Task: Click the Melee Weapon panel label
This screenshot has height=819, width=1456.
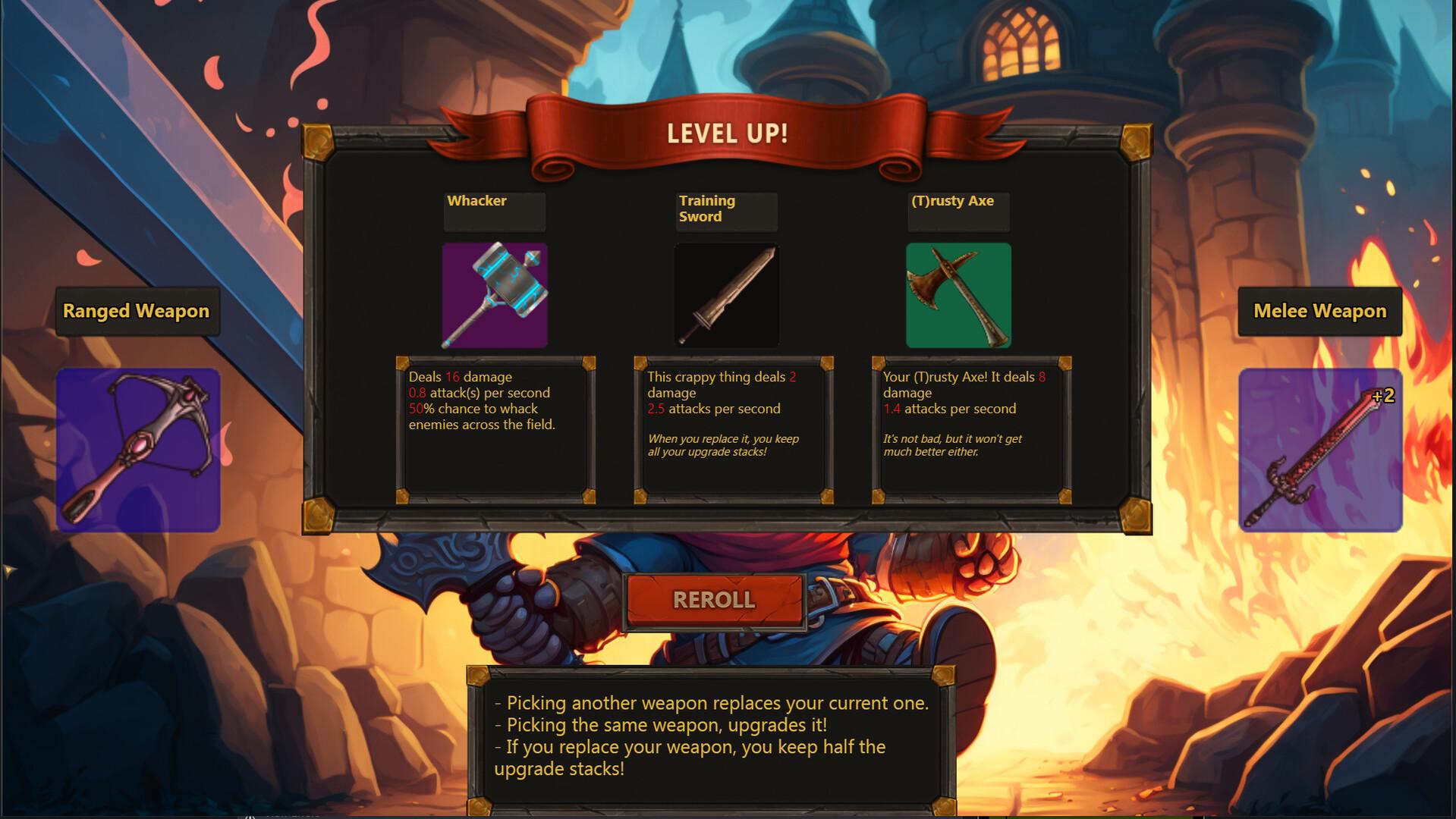Action: [x=1320, y=311]
